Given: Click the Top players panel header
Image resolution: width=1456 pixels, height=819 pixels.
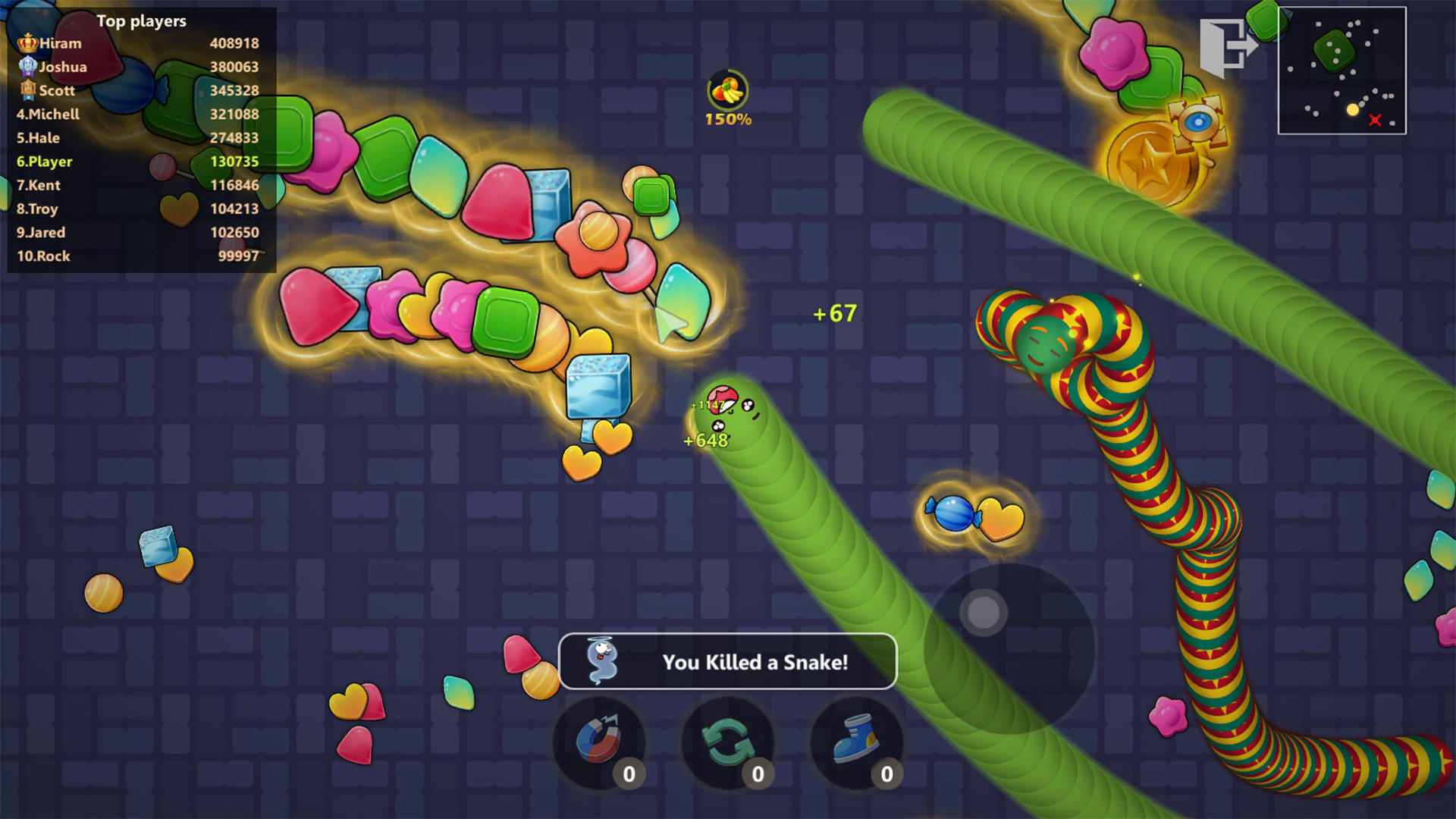Looking at the screenshot, I should (140, 21).
